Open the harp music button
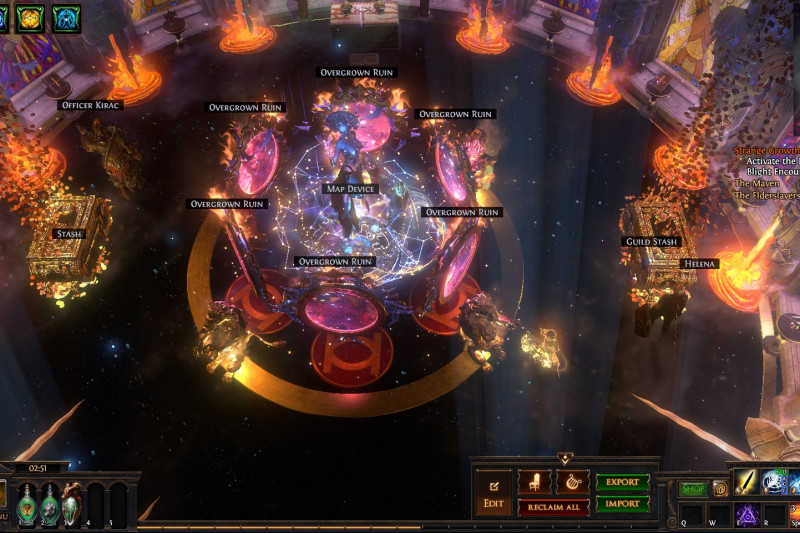The image size is (800, 533). point(572,482)
